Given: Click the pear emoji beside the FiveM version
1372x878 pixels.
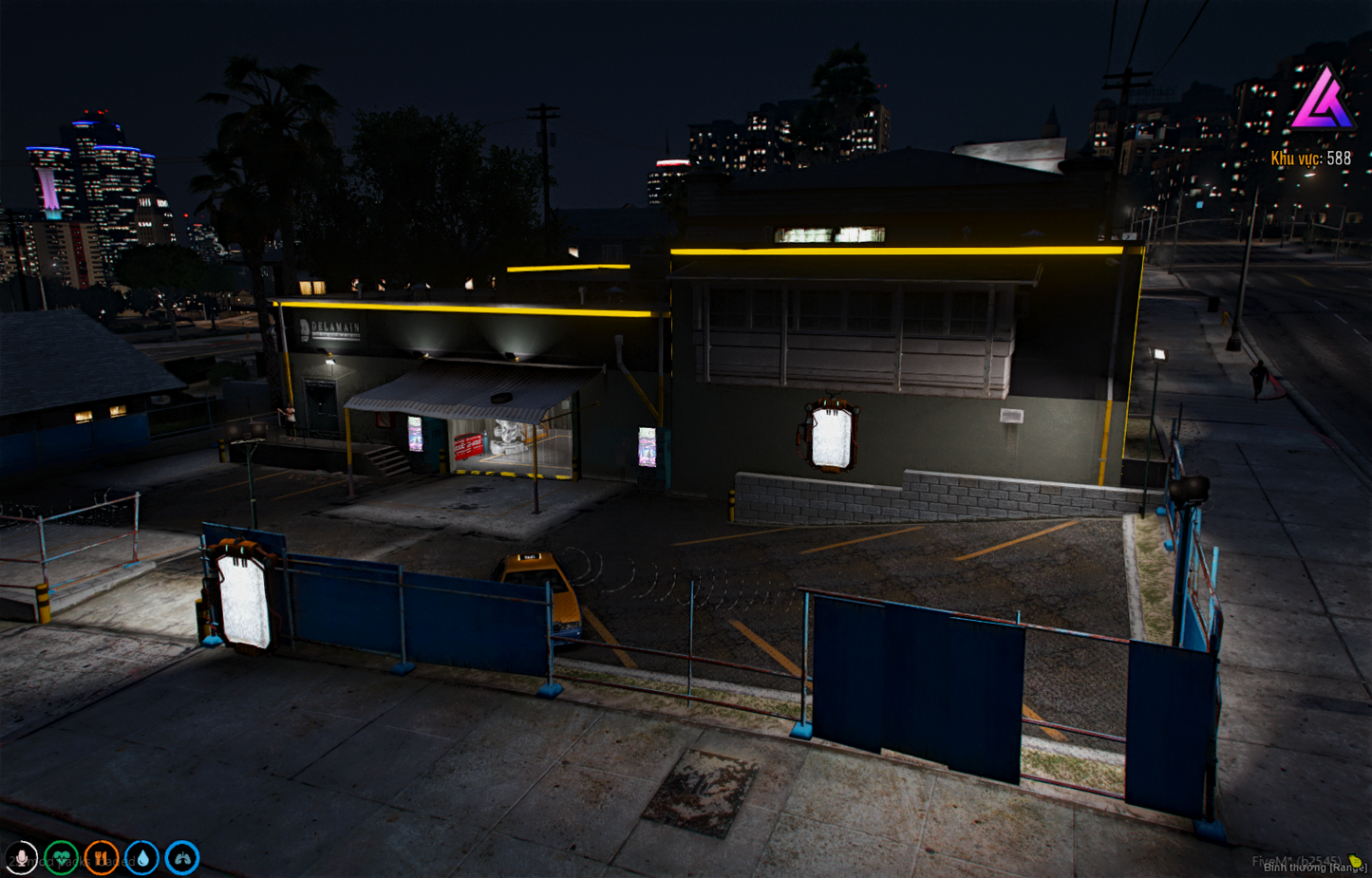Looking at the screenshot, I should coord(1356,861).
